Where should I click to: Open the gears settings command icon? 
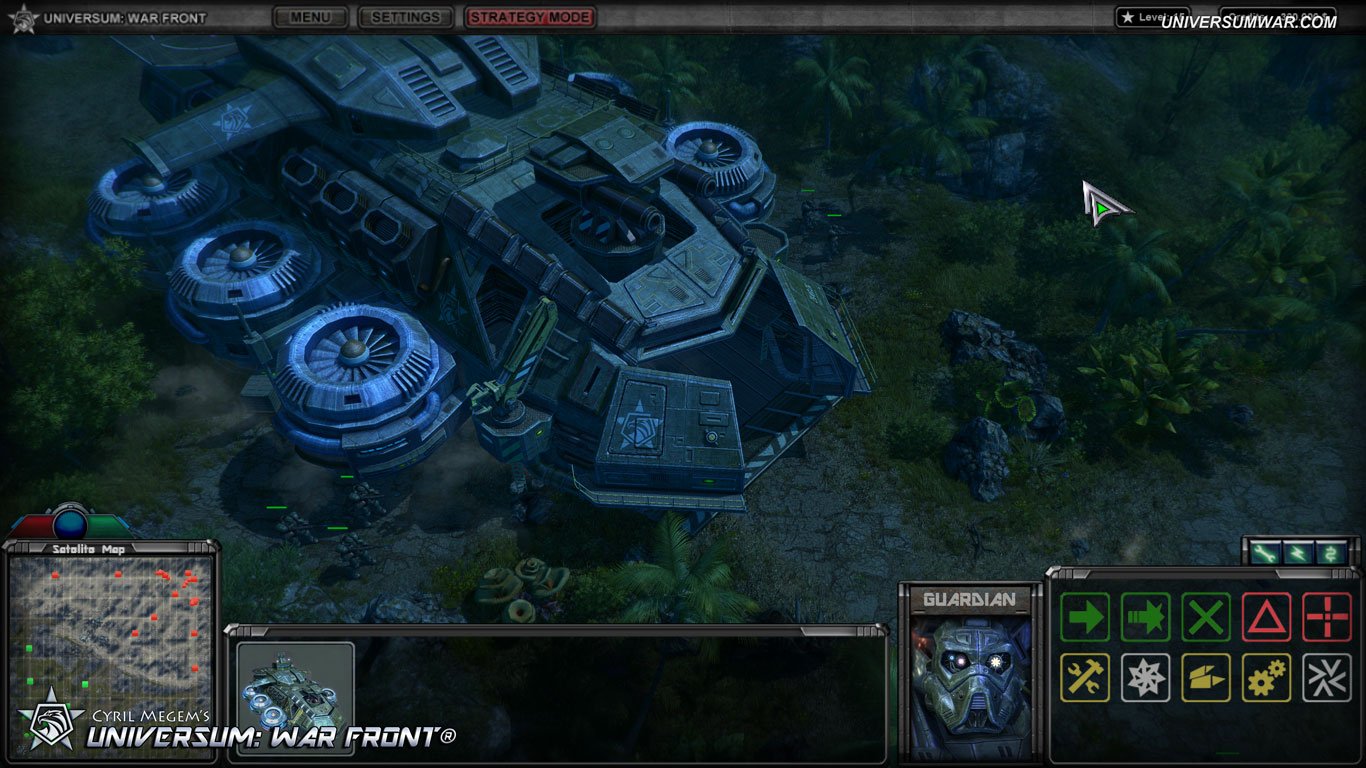[1266, 676]
